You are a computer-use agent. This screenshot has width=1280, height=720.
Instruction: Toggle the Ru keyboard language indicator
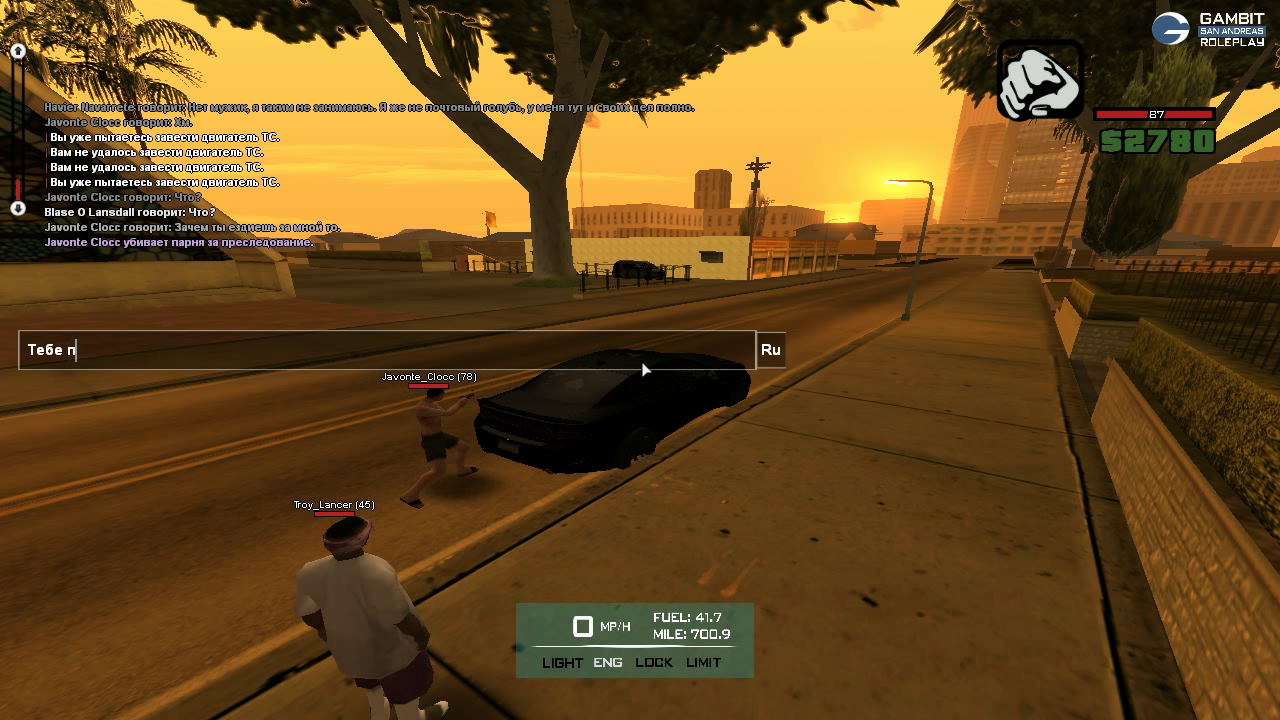tap(770, 350)
